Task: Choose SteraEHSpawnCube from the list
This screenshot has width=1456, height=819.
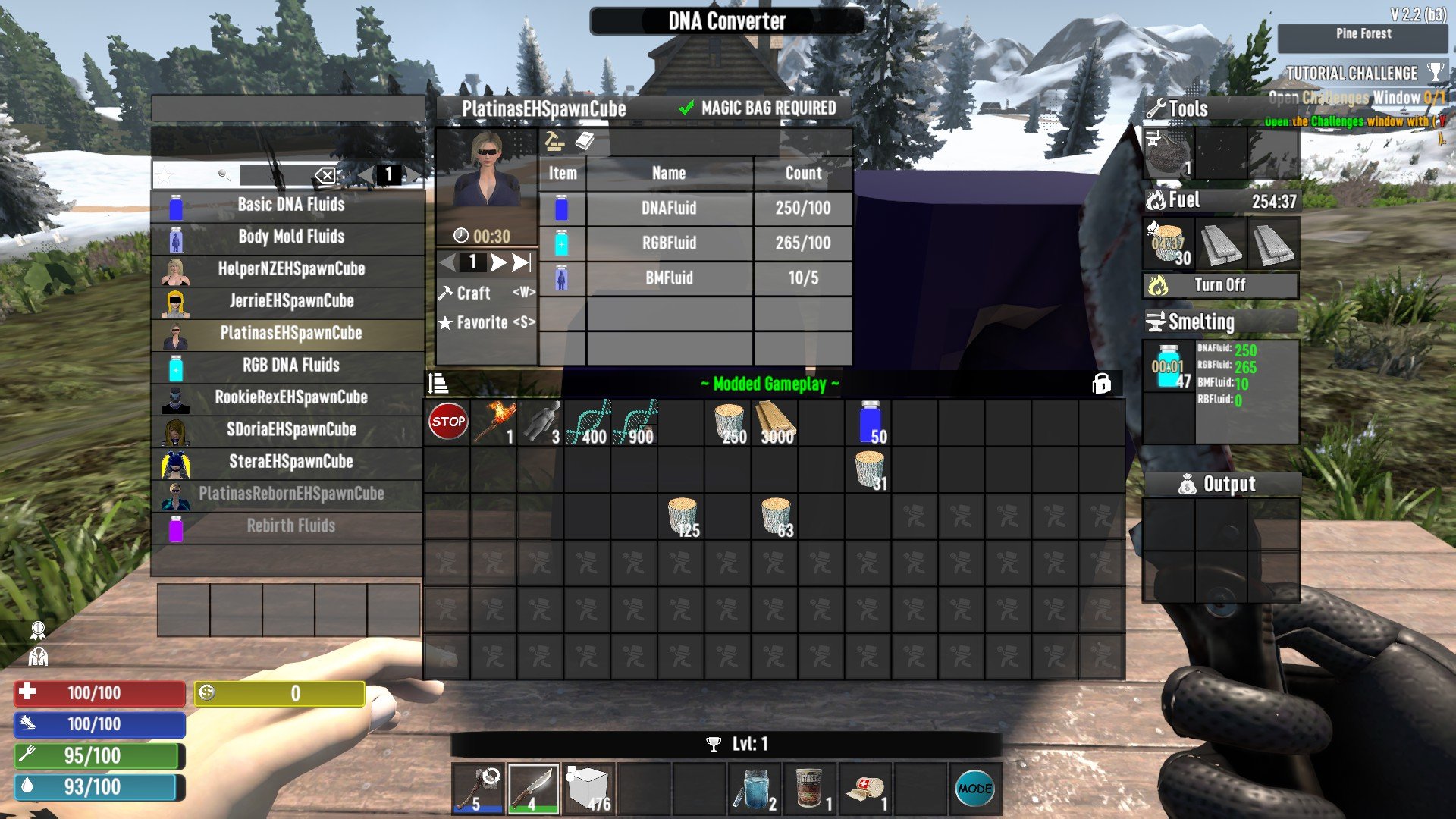Action: point(290,462)
